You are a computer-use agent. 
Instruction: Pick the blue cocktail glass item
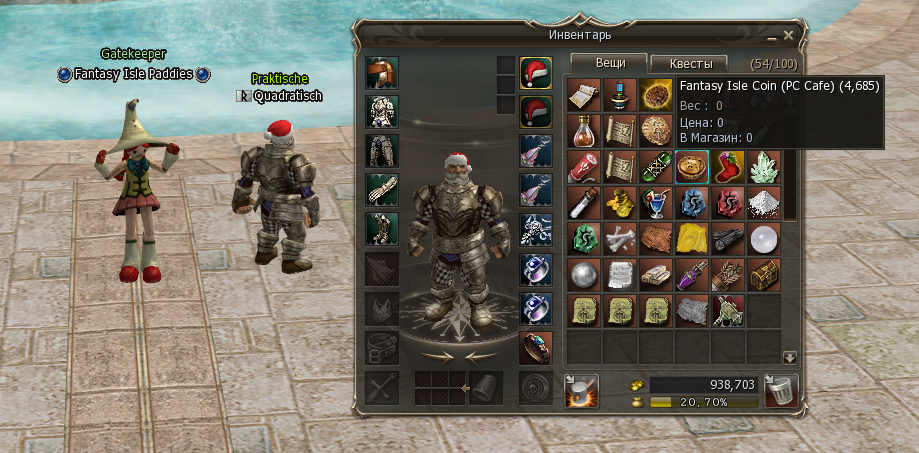pyautogui.click(x=655, y=203)
